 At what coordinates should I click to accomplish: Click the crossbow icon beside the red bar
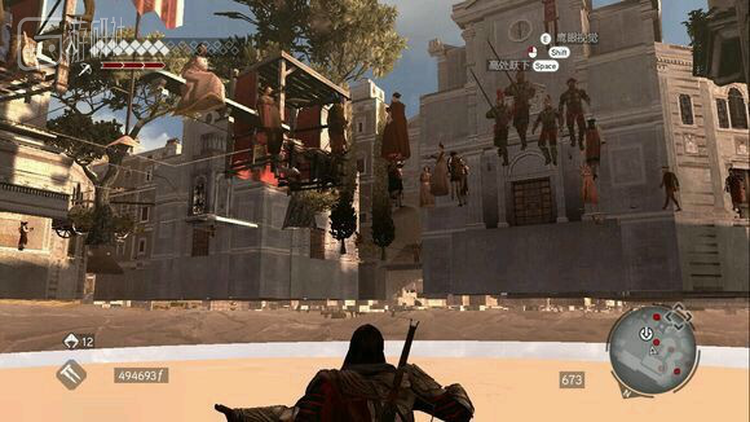coord(87,68)
